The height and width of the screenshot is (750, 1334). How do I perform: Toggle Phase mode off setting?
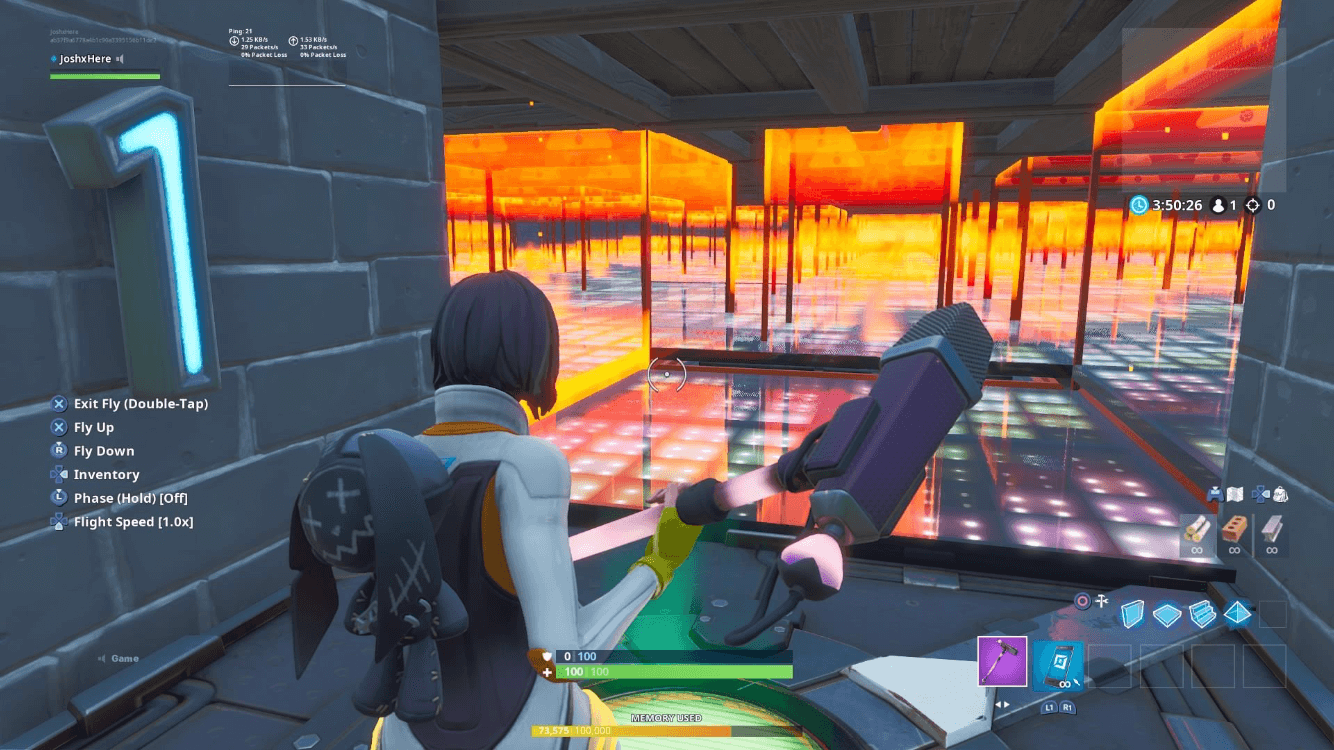[132, 497]
